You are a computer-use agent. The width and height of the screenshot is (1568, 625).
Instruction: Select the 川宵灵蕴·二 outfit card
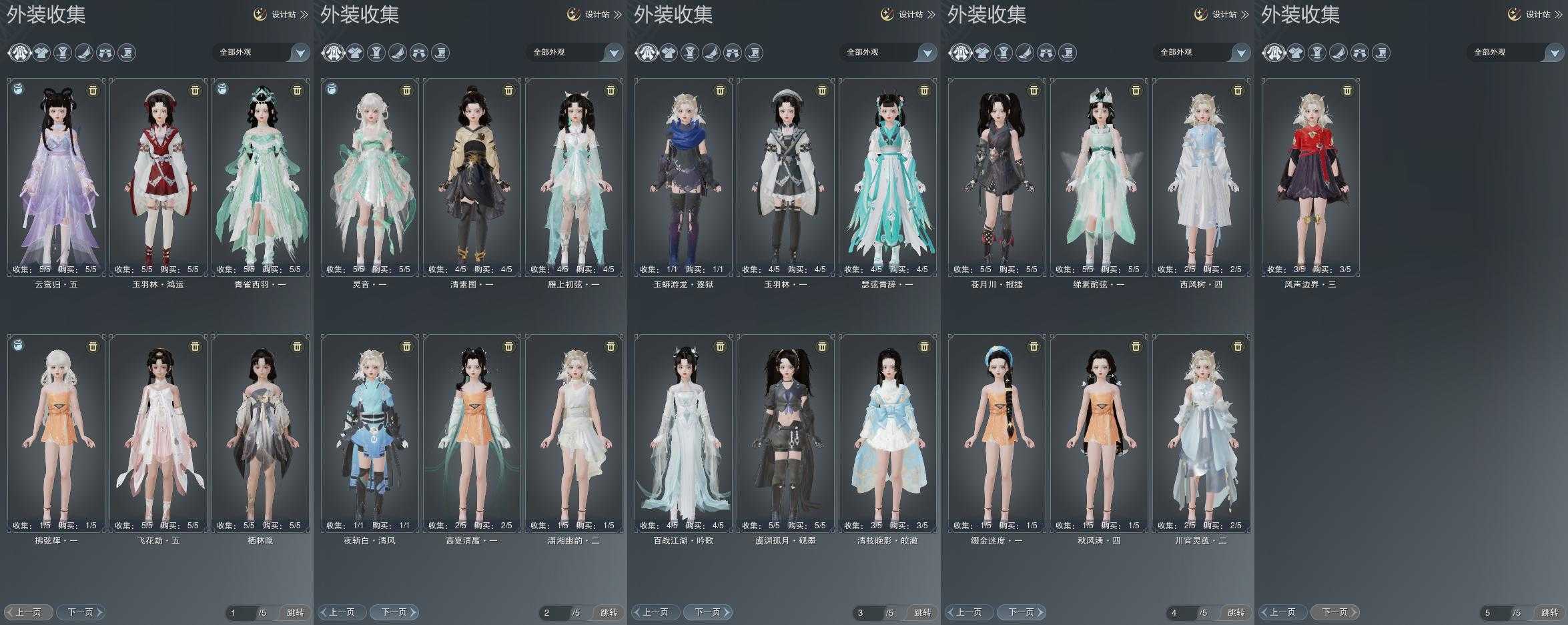tap(1201, 433)
